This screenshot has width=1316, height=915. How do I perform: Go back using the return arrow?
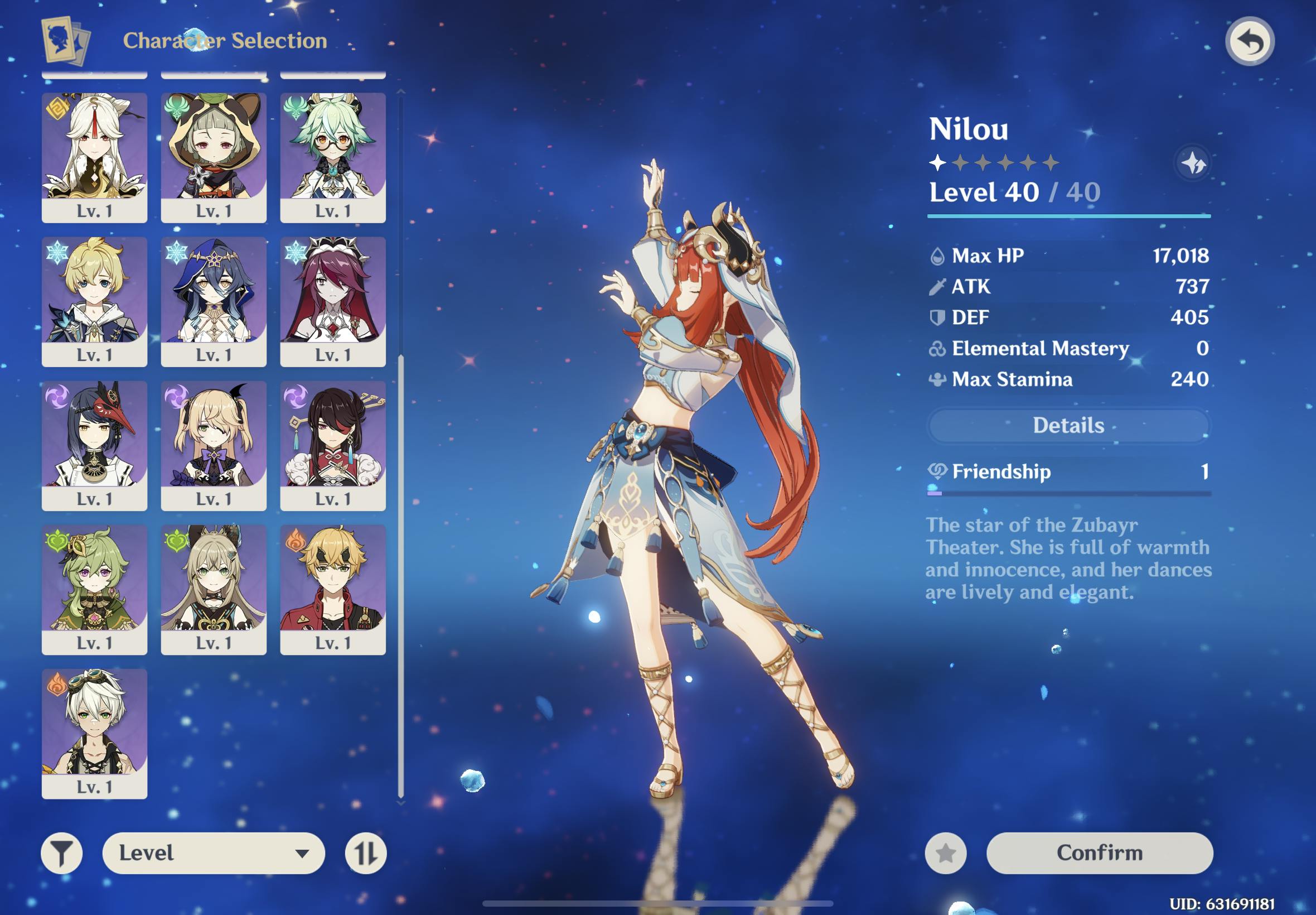point(1250,42)
